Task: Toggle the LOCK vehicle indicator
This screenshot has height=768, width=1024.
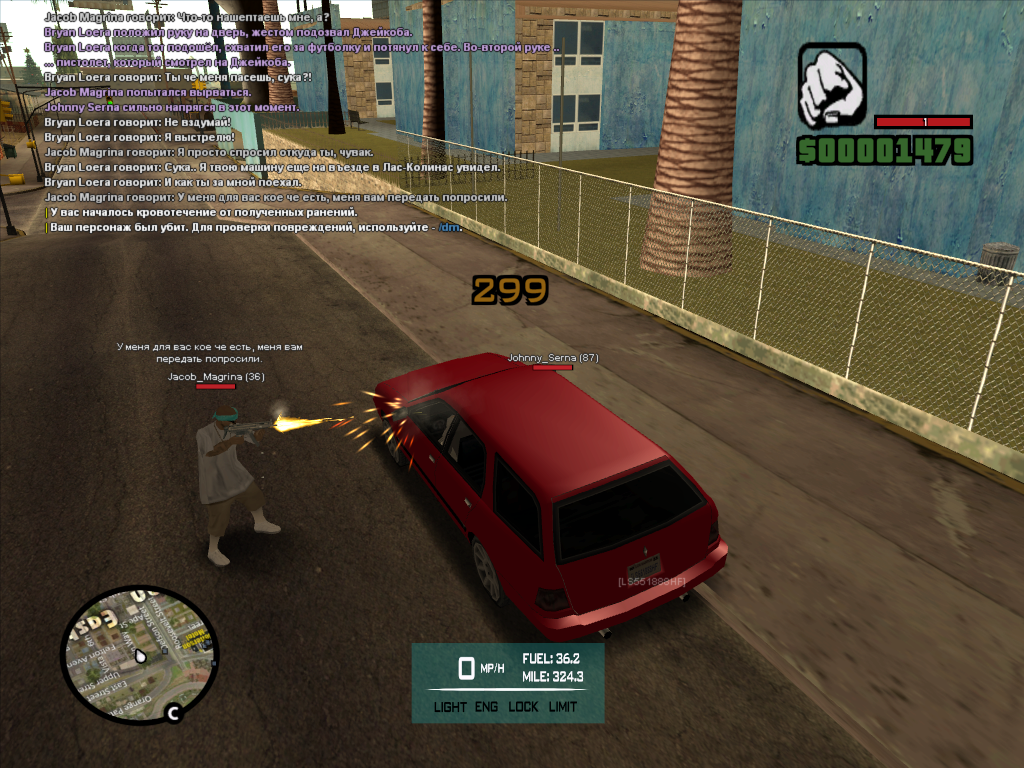Action: [x=523, y=707]
